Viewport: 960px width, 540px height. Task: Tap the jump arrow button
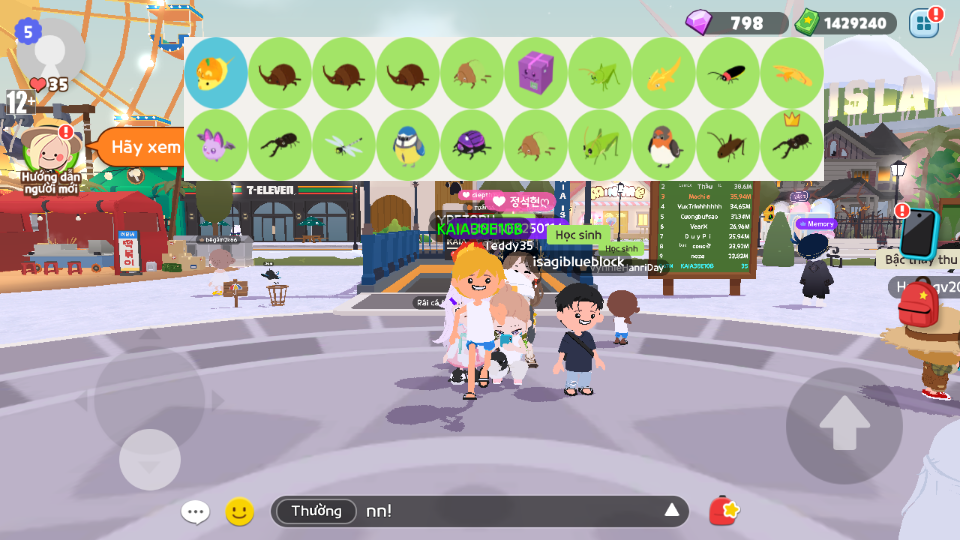843,425
